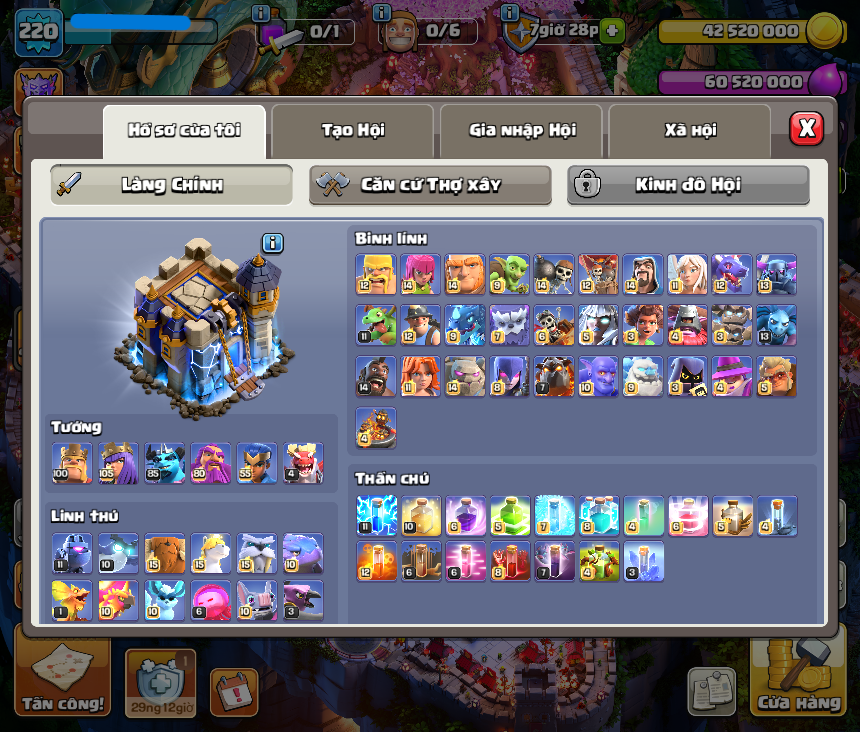Add shield time with green plus

(x=613, y=30)
